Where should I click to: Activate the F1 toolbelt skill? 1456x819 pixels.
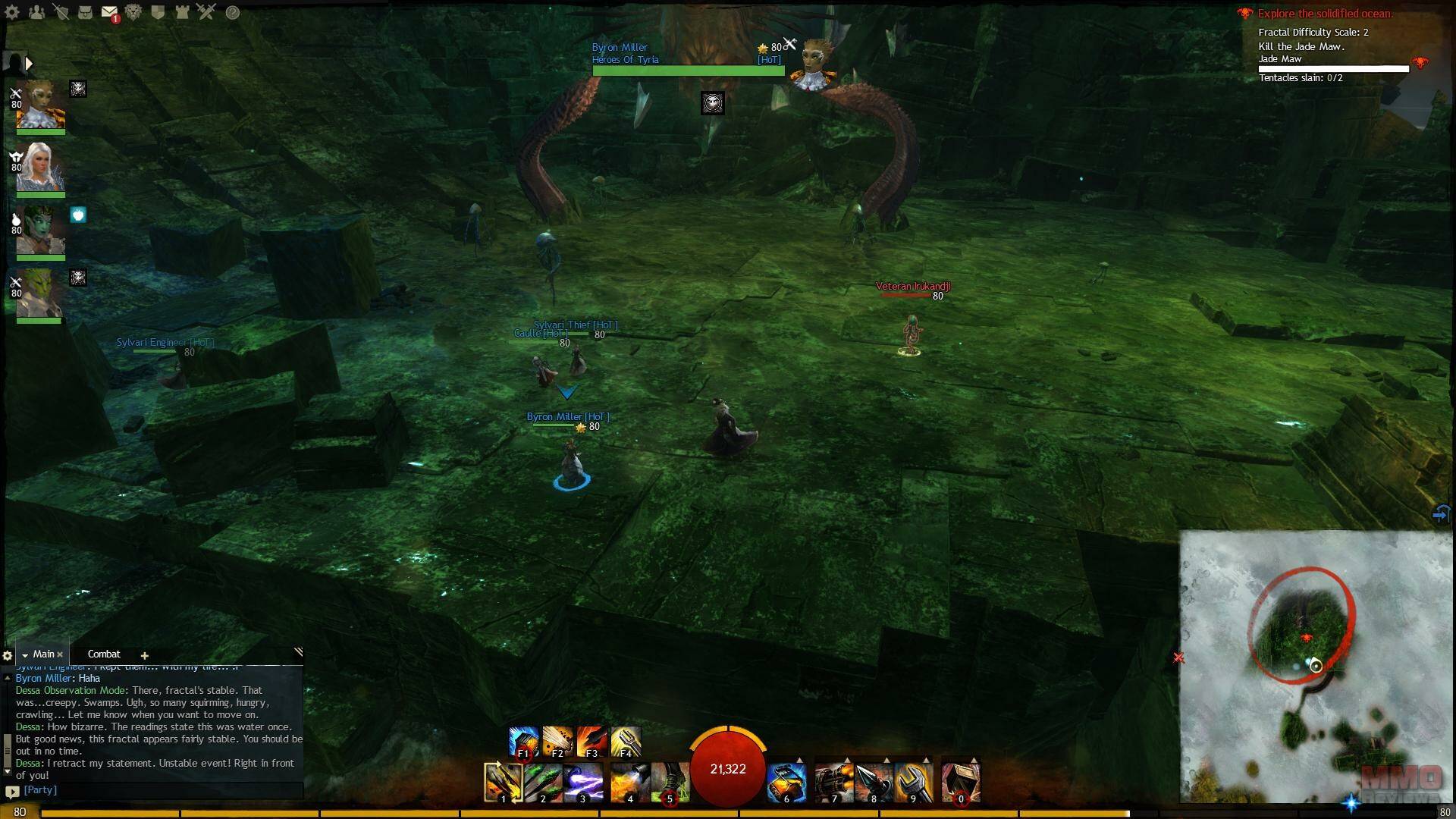[523, 742]
